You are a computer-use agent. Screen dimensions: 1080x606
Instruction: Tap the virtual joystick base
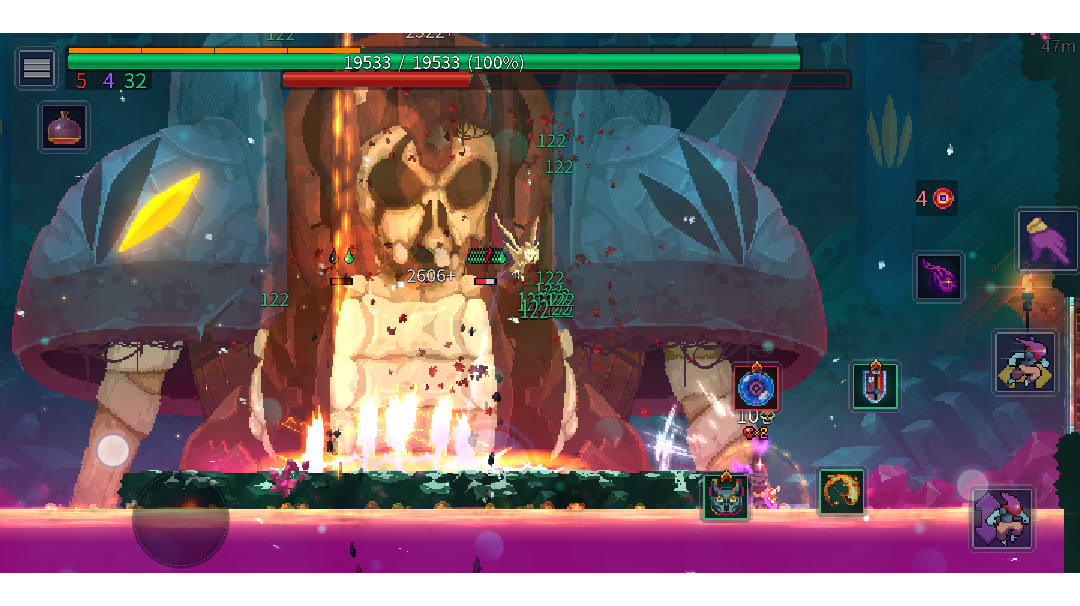[181, 518]
